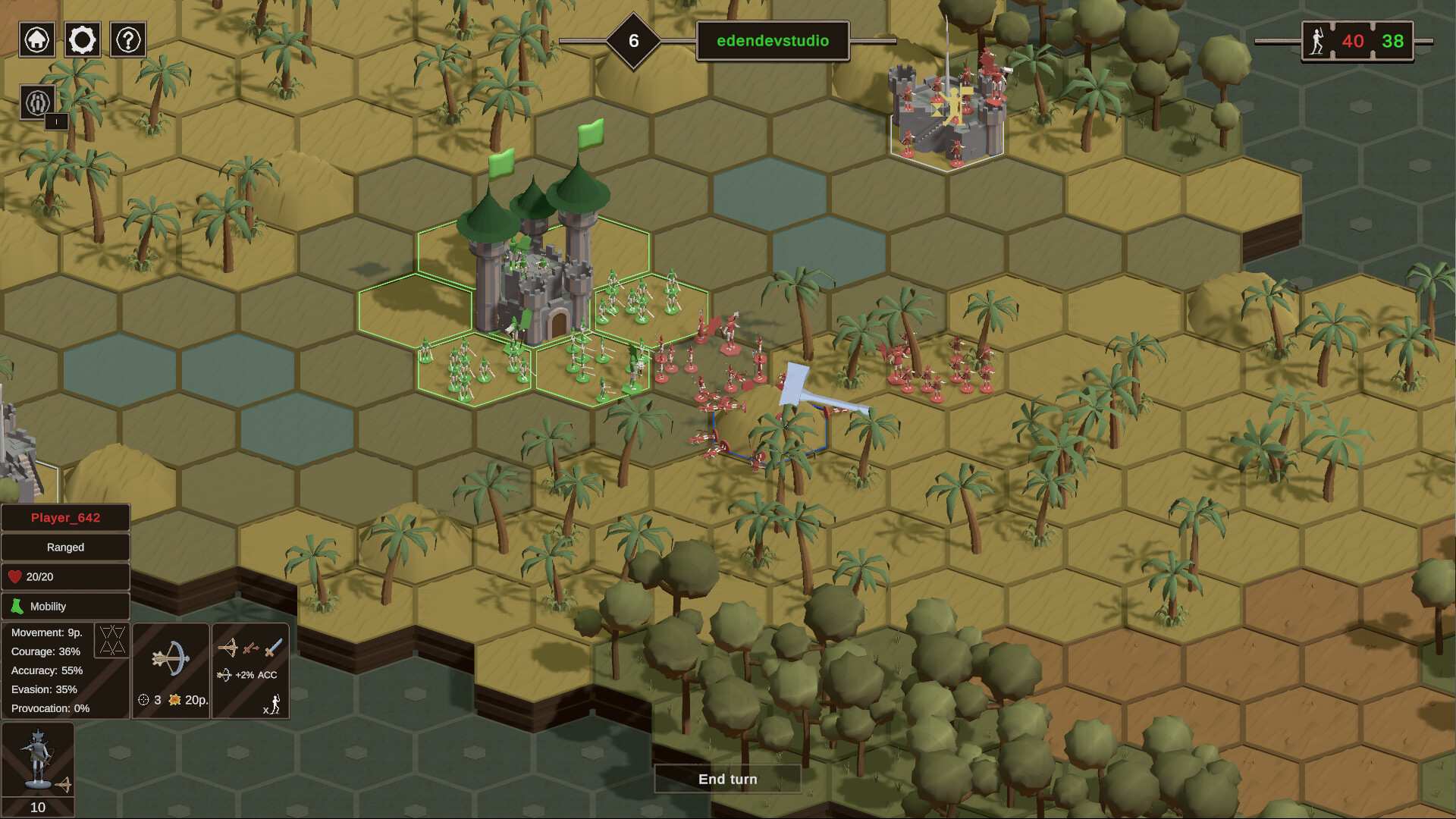The height and width of the screenshot is (819, 1456).
Task: Select the turn counter diamond showing 6
Action: point(632,42)
